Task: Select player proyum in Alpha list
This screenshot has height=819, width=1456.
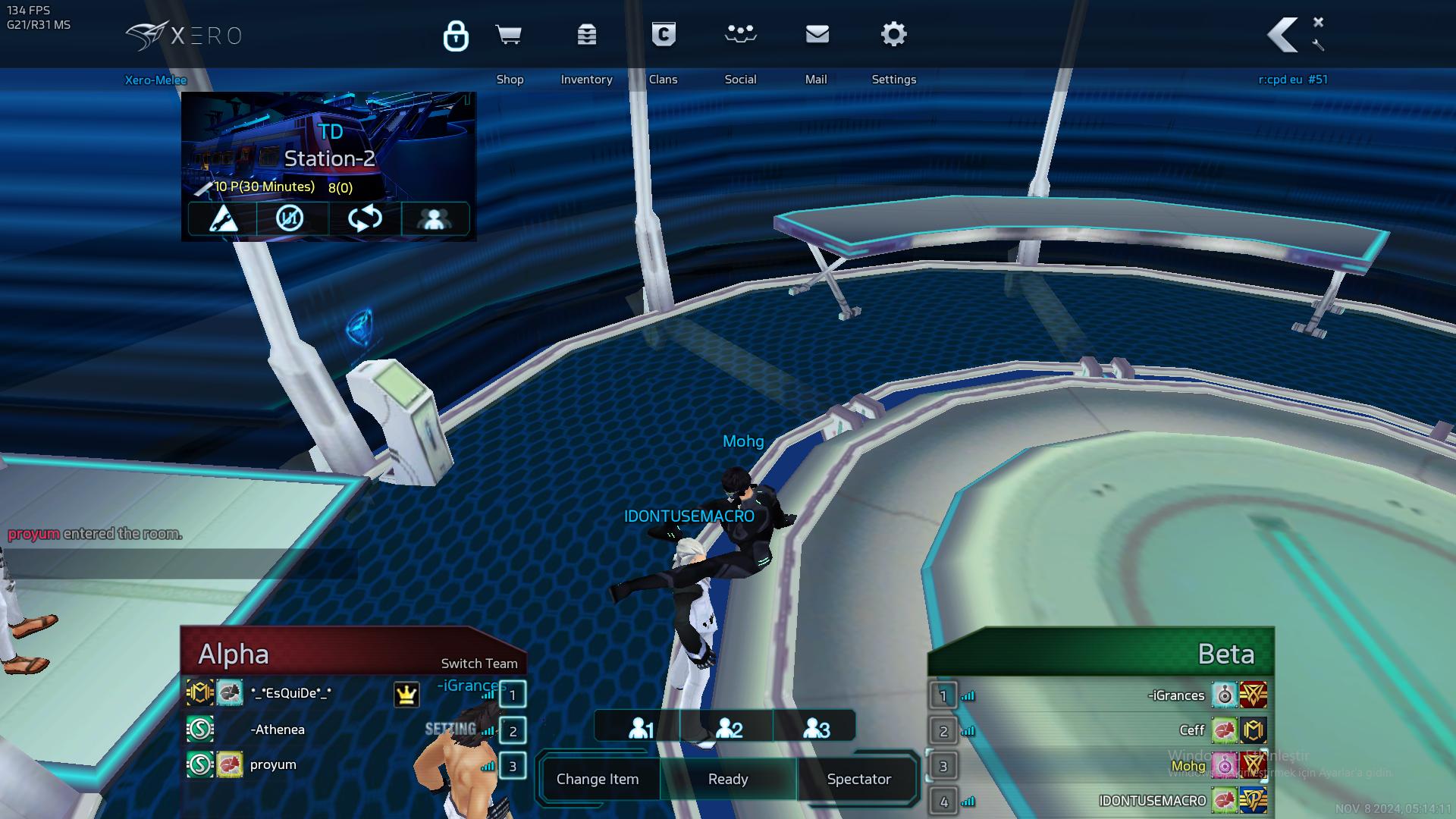Action: tap(273, 764)
